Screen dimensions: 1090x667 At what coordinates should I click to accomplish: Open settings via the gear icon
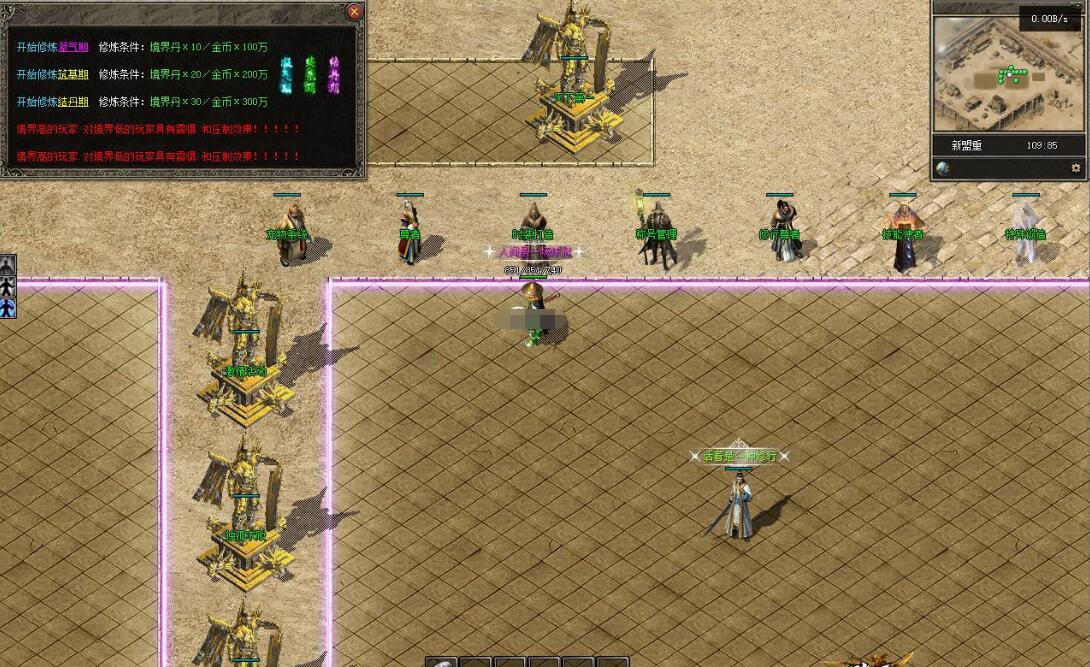point(1076,168)
